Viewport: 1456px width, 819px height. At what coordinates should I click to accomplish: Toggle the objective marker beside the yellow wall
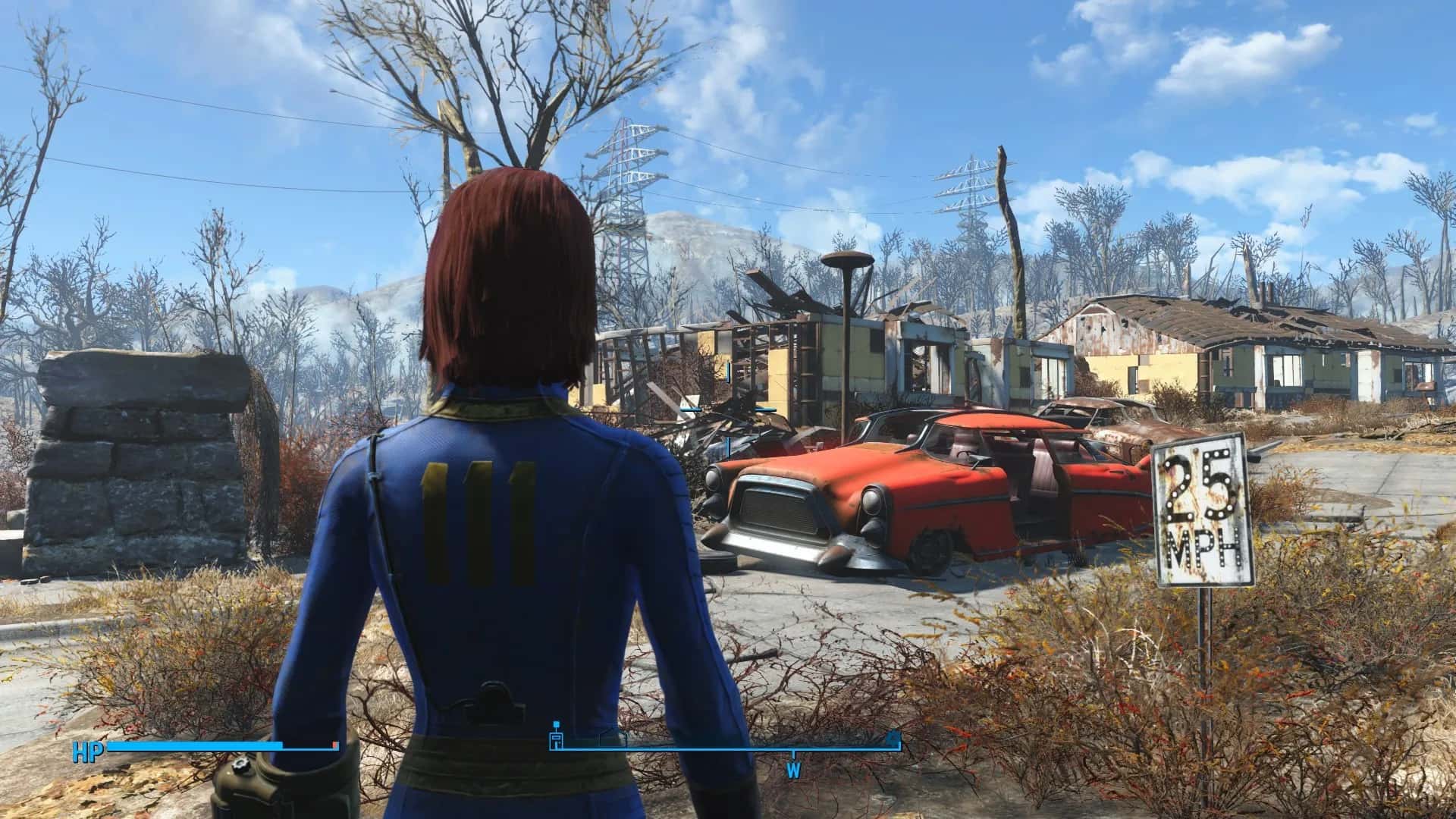point(766,407)
